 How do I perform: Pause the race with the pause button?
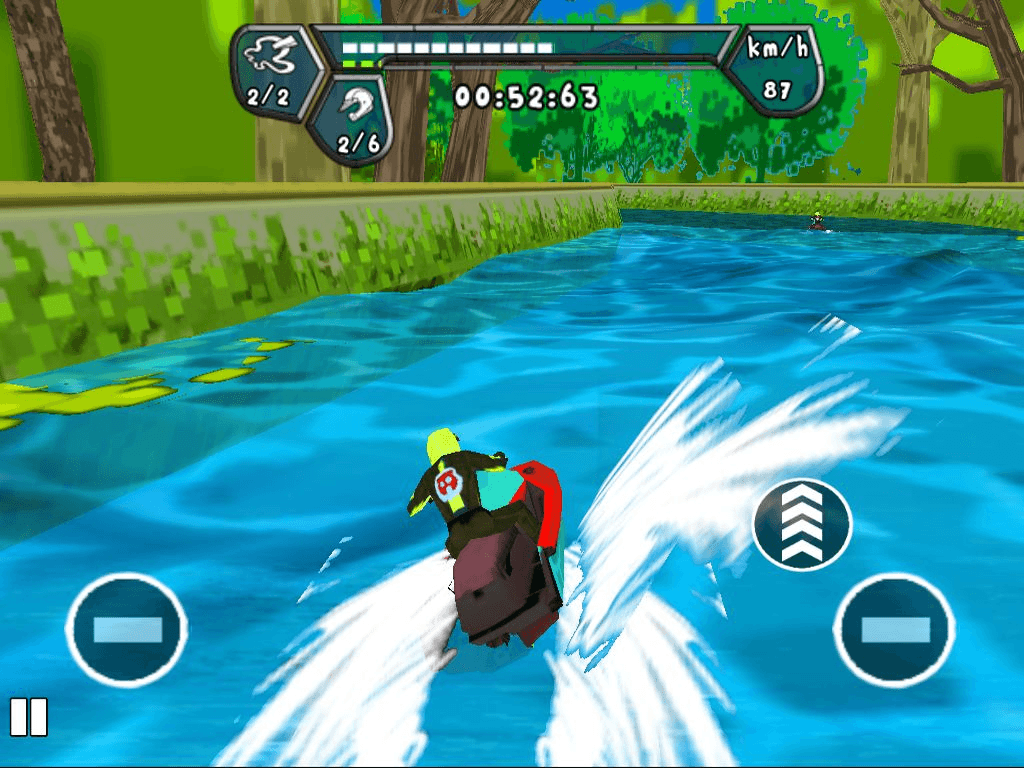click(28, 717)
